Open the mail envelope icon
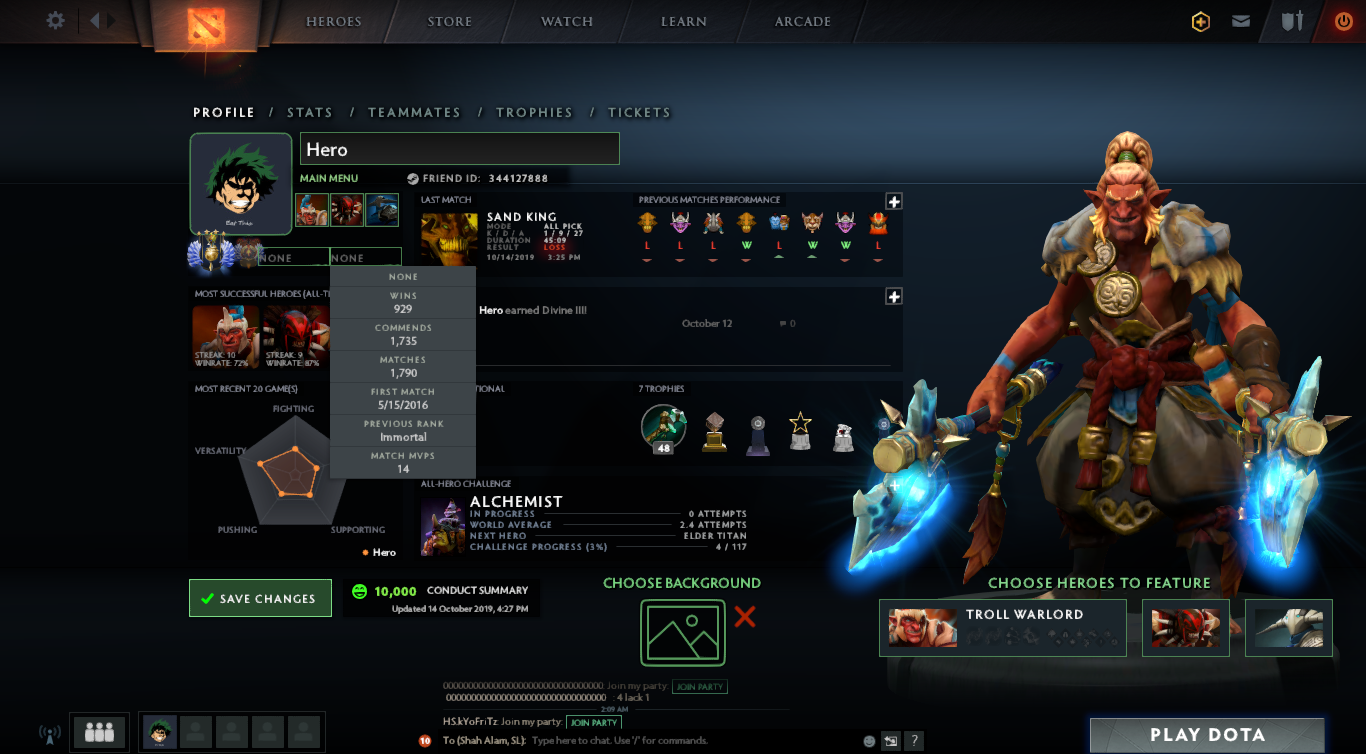Image resolution: width=1366 pixels, height=754 pixels. click(x=1241, y=21)
